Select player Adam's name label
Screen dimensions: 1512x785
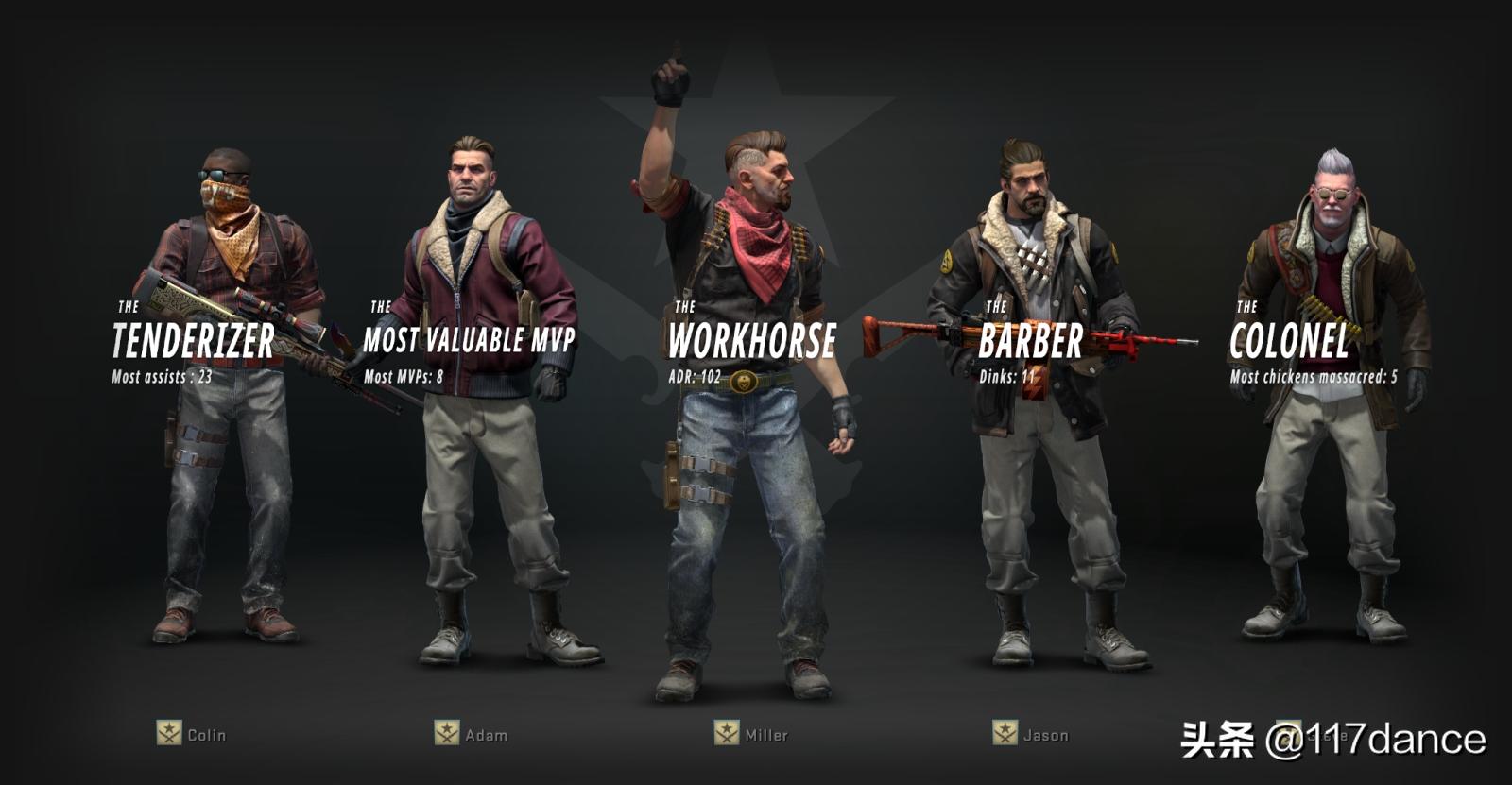click(486, 735)
